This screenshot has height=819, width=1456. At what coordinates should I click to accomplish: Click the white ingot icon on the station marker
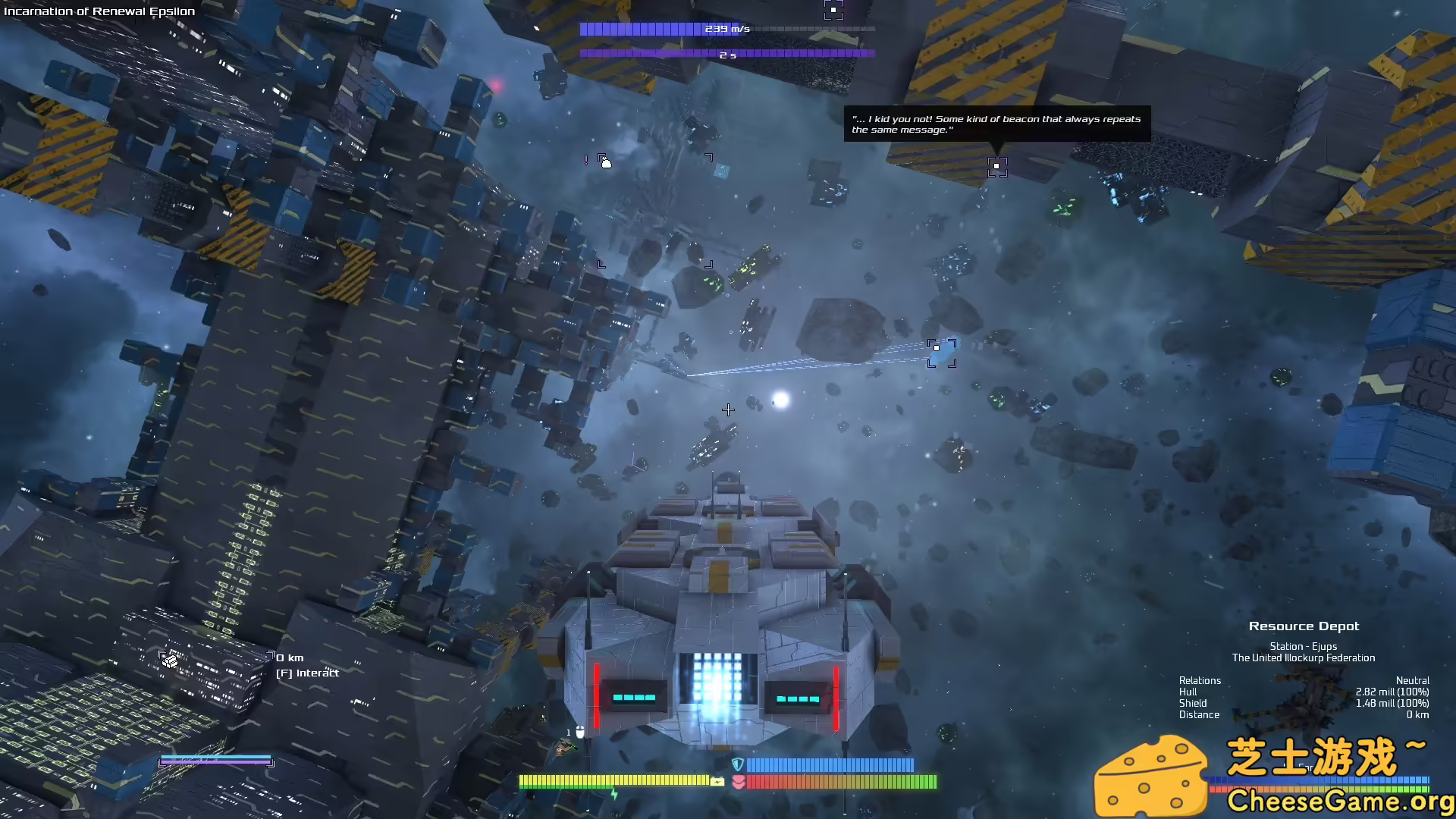(170, 661)
